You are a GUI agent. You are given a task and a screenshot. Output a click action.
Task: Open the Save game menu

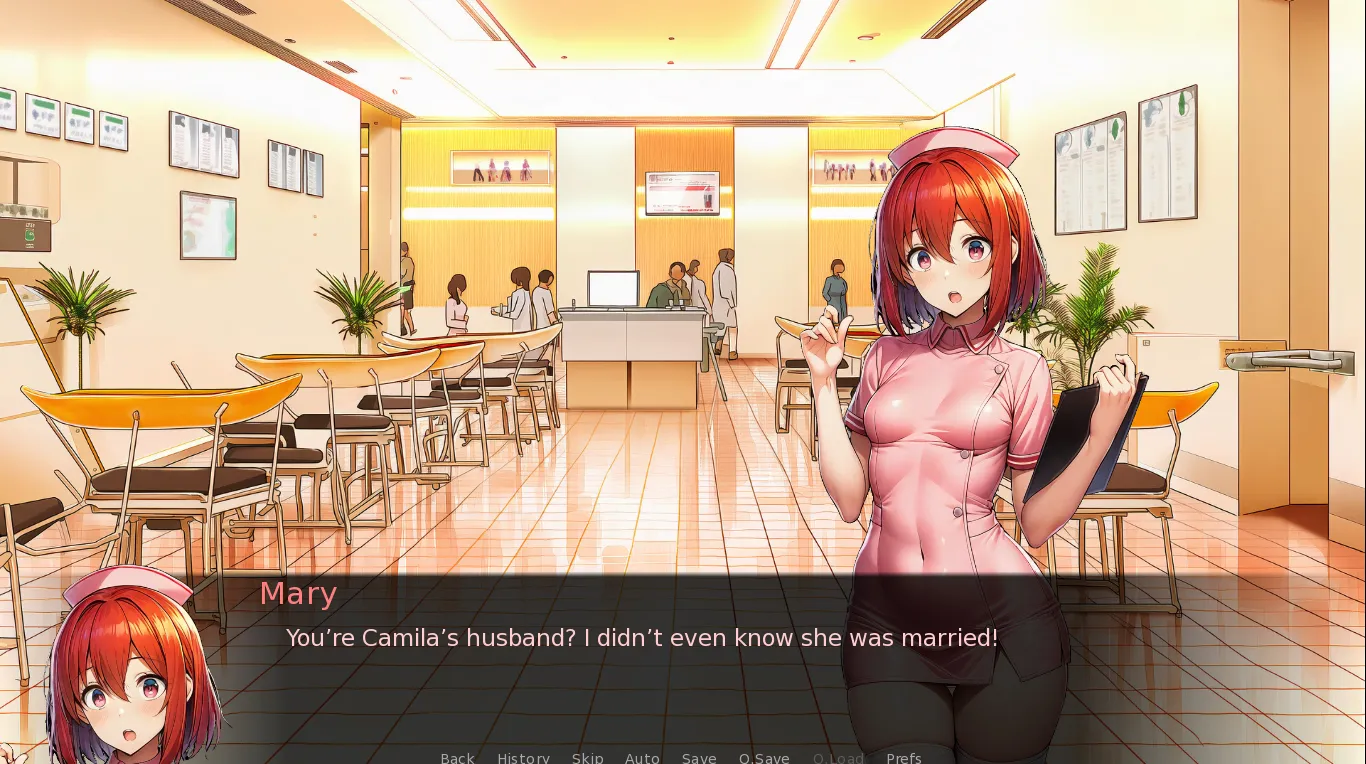(699, 757)
